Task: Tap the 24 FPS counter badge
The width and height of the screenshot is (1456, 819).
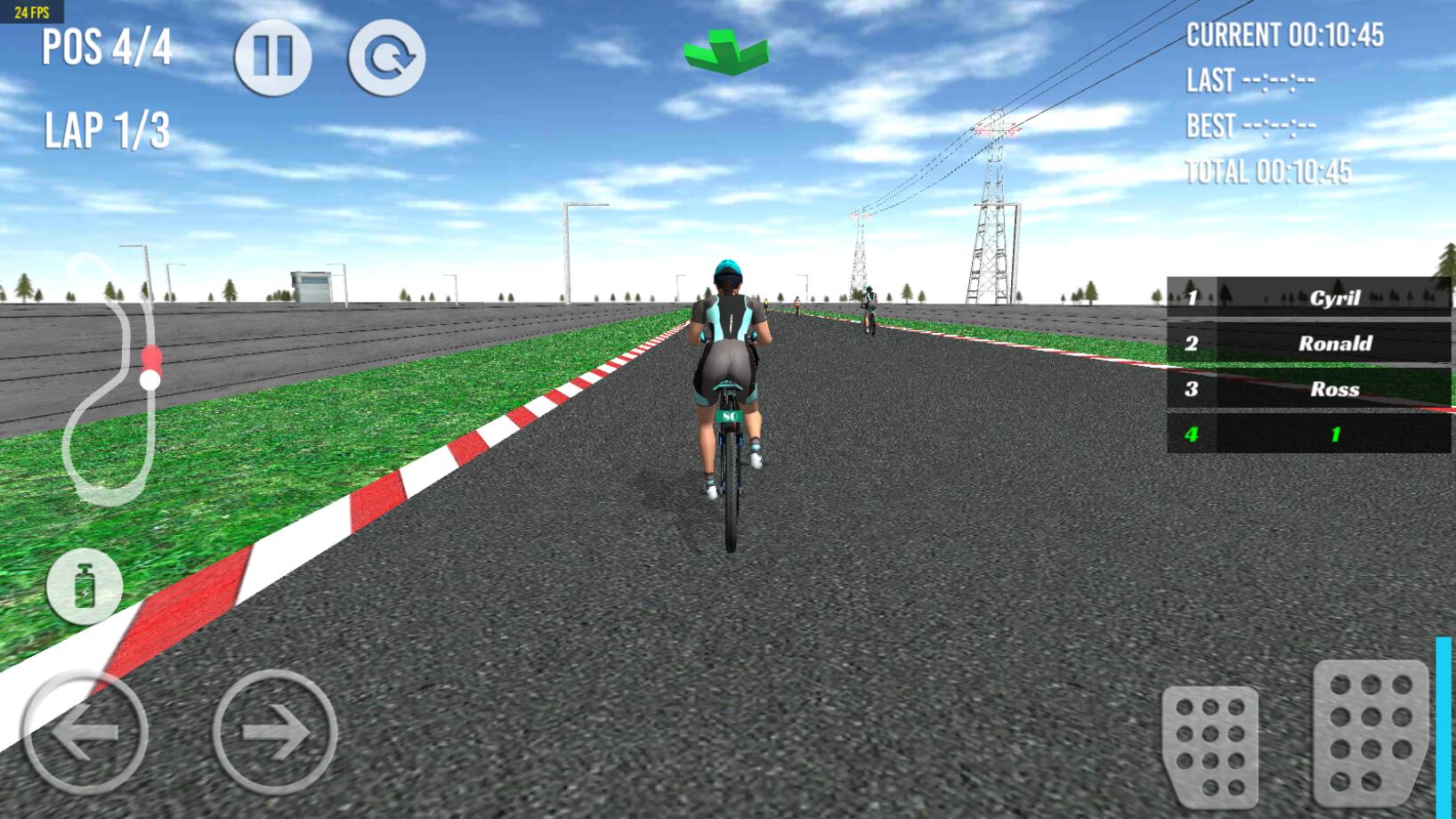Action: click(x=34, y=12)
